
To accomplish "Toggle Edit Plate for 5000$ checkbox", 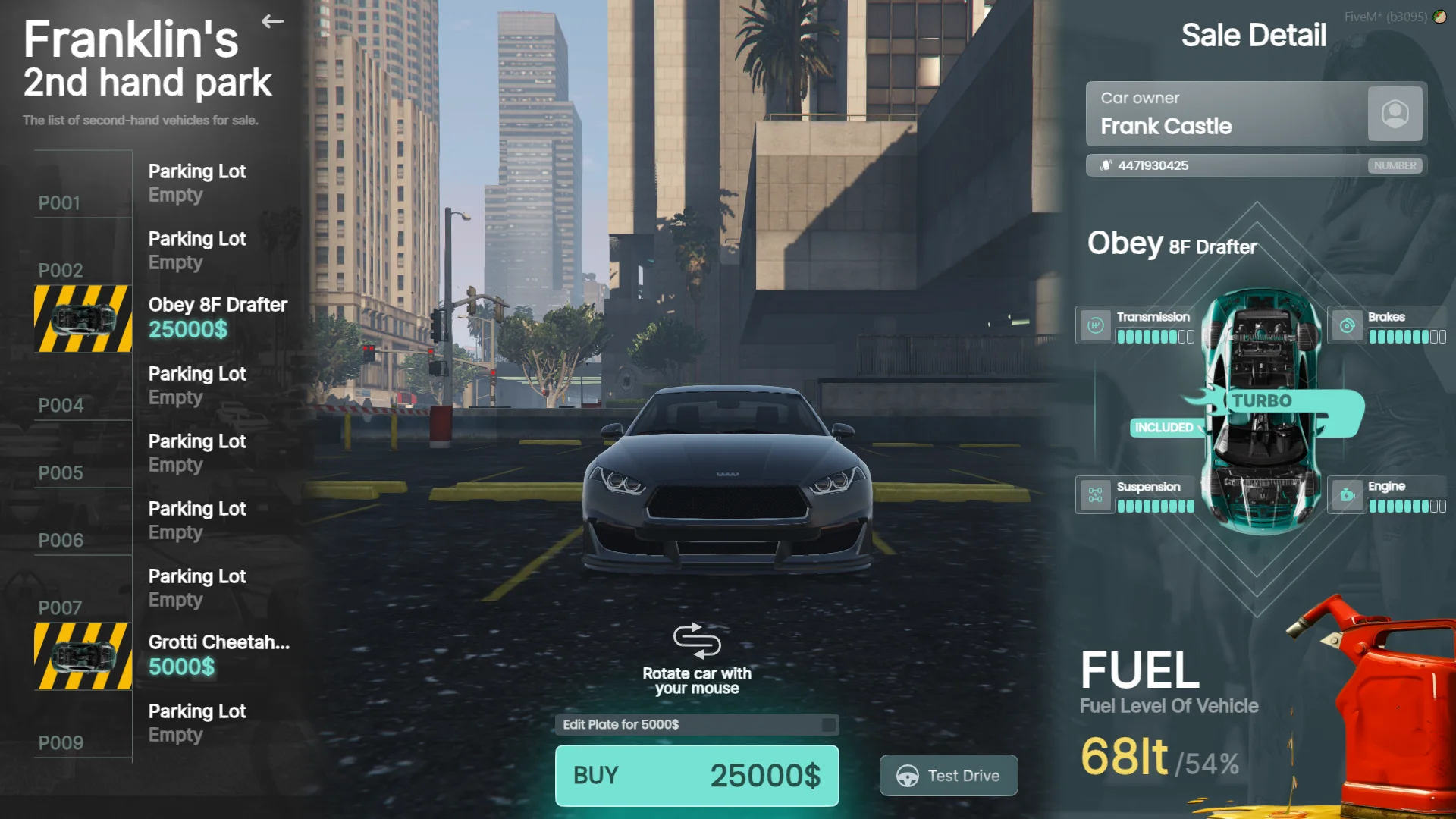I will pos(828,725).
